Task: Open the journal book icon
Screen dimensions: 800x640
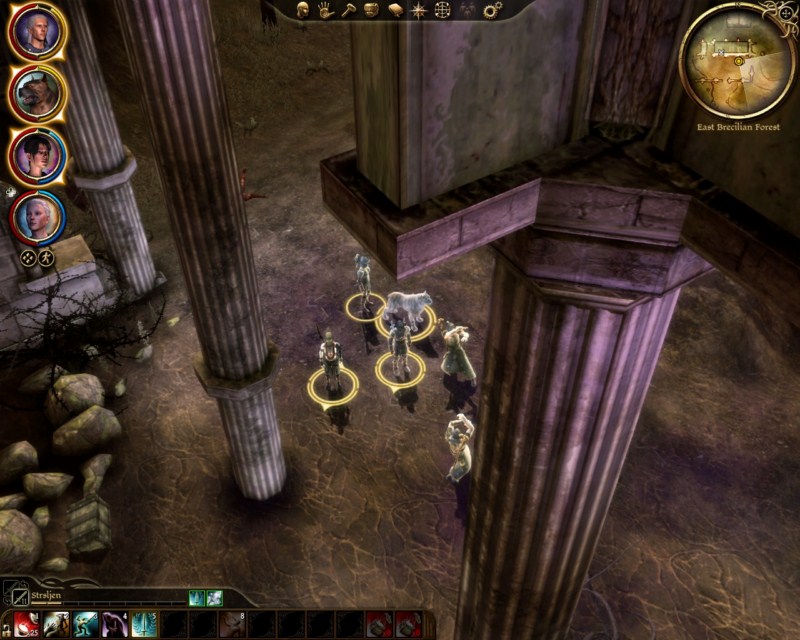Action: click(x=395, y=10)
